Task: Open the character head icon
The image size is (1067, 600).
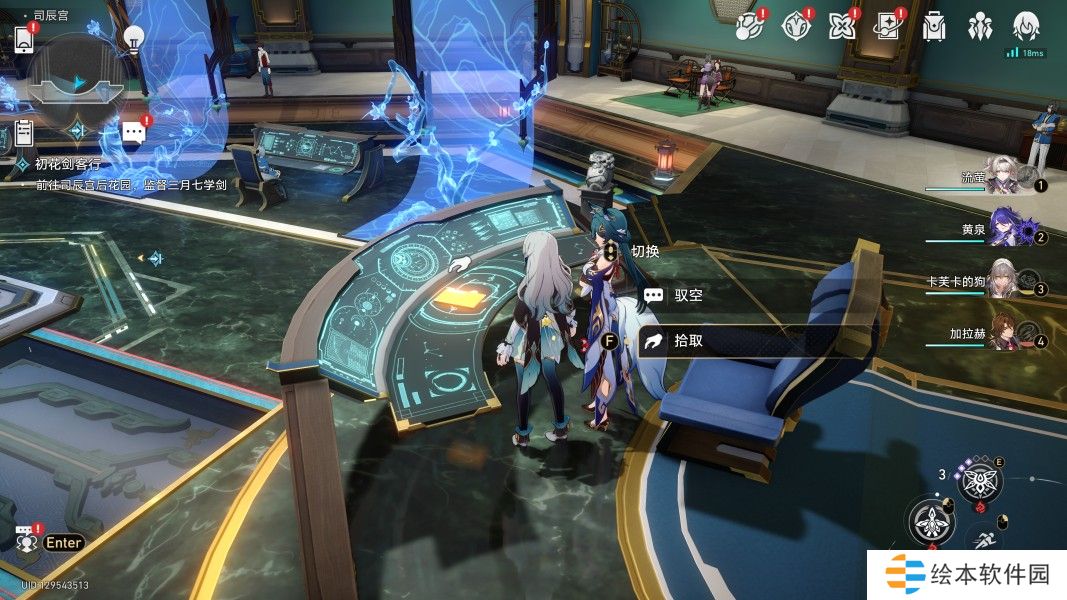Action: 1026,26
